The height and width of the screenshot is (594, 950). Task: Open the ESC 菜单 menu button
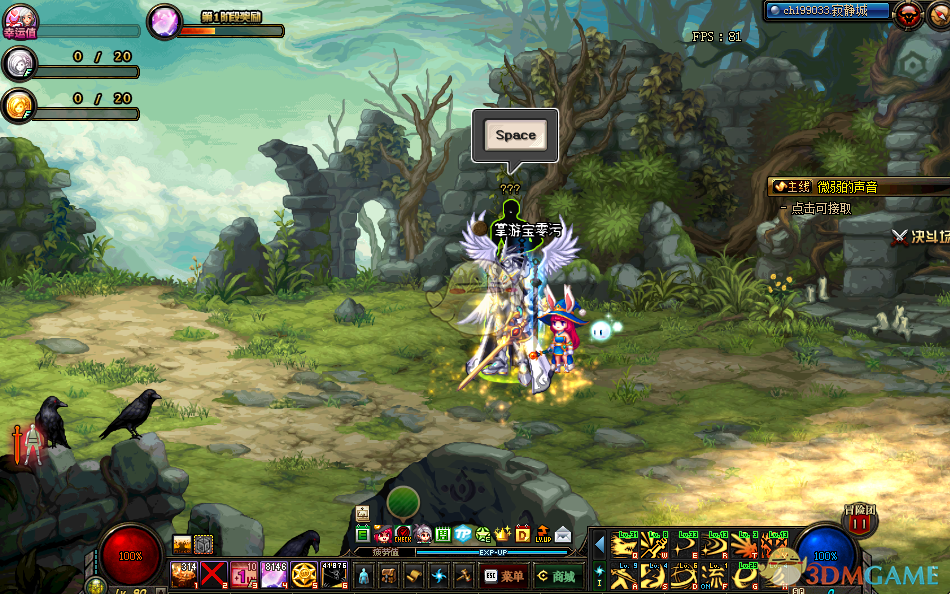503,575
